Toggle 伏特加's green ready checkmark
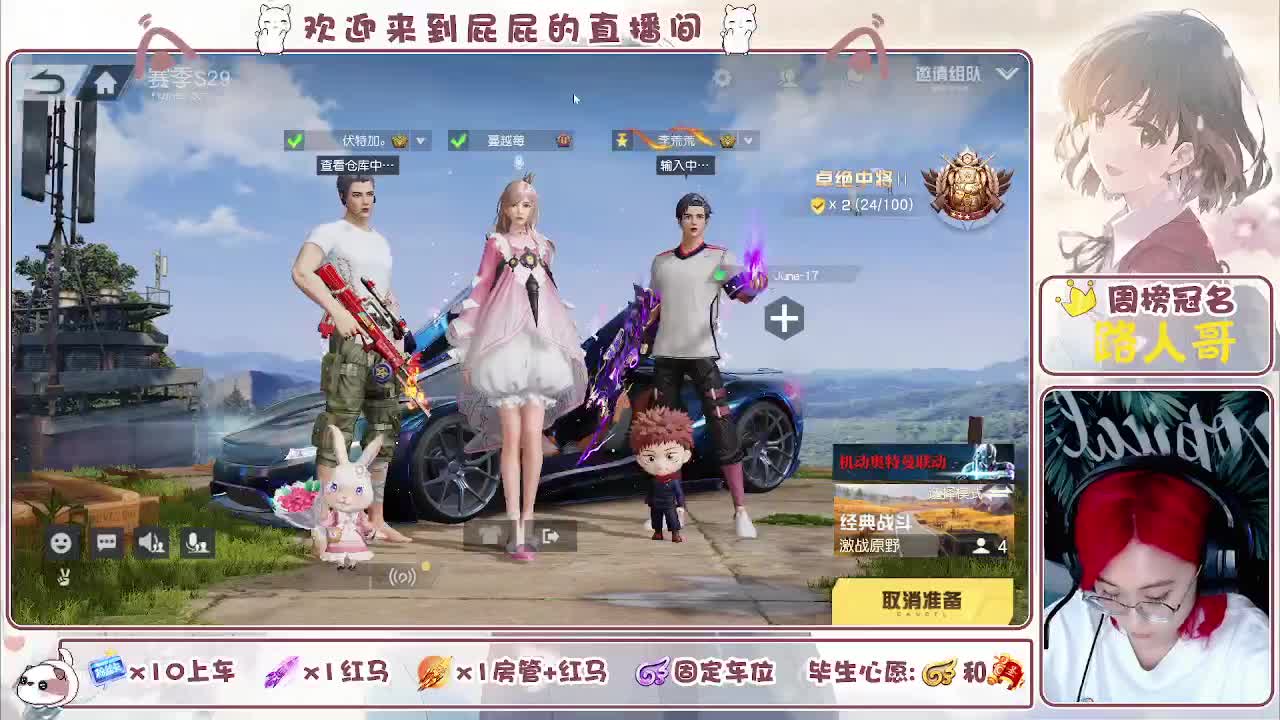The image size is (1280, 720). point(294,140)
